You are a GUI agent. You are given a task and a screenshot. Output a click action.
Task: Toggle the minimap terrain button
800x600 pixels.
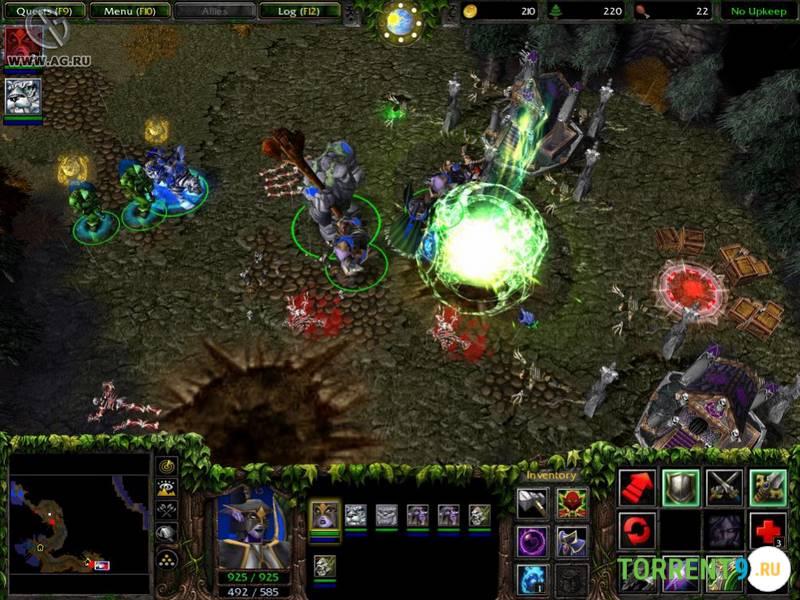pyautogui.click(x=167, y=488)
